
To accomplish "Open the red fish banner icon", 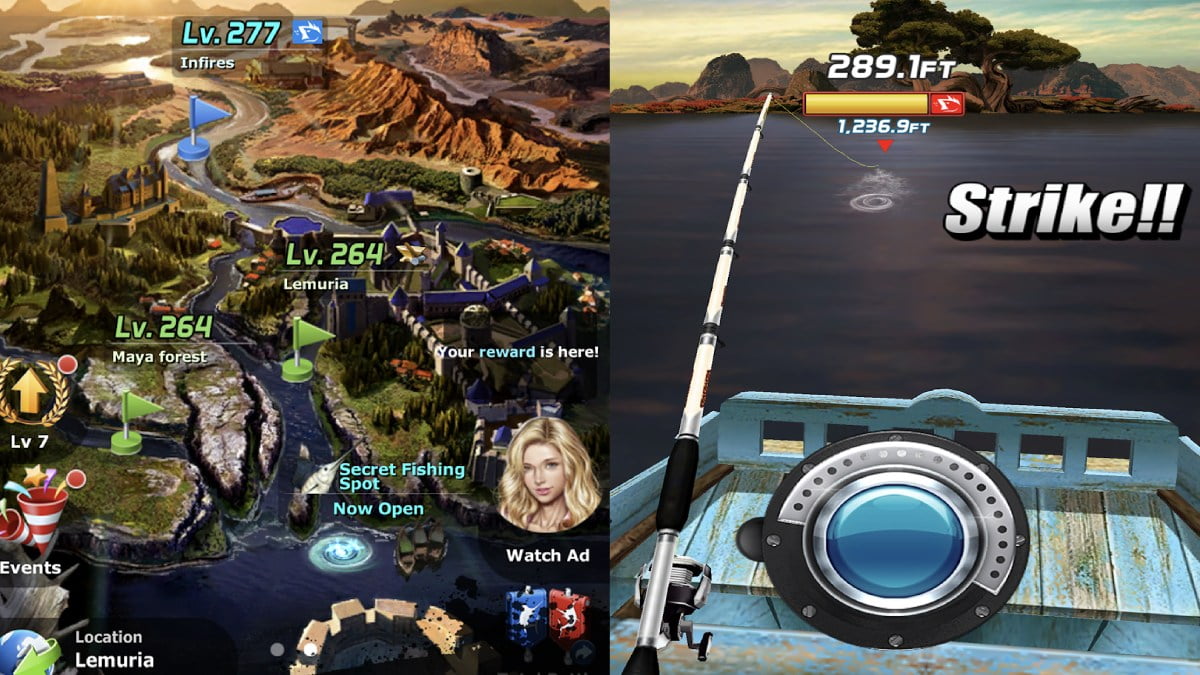I will (568, 615).
